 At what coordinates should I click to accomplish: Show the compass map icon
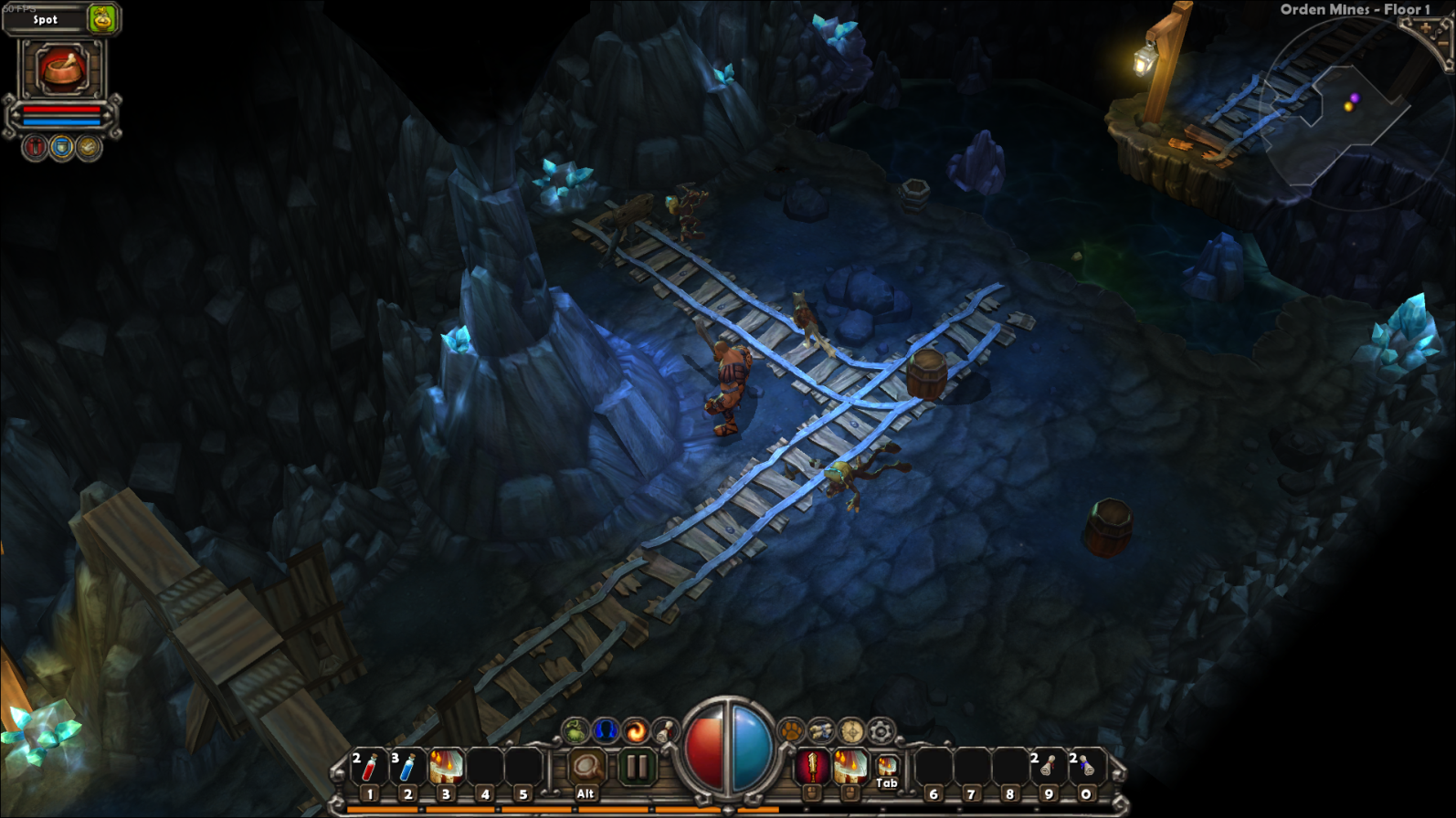coord(851,730)
